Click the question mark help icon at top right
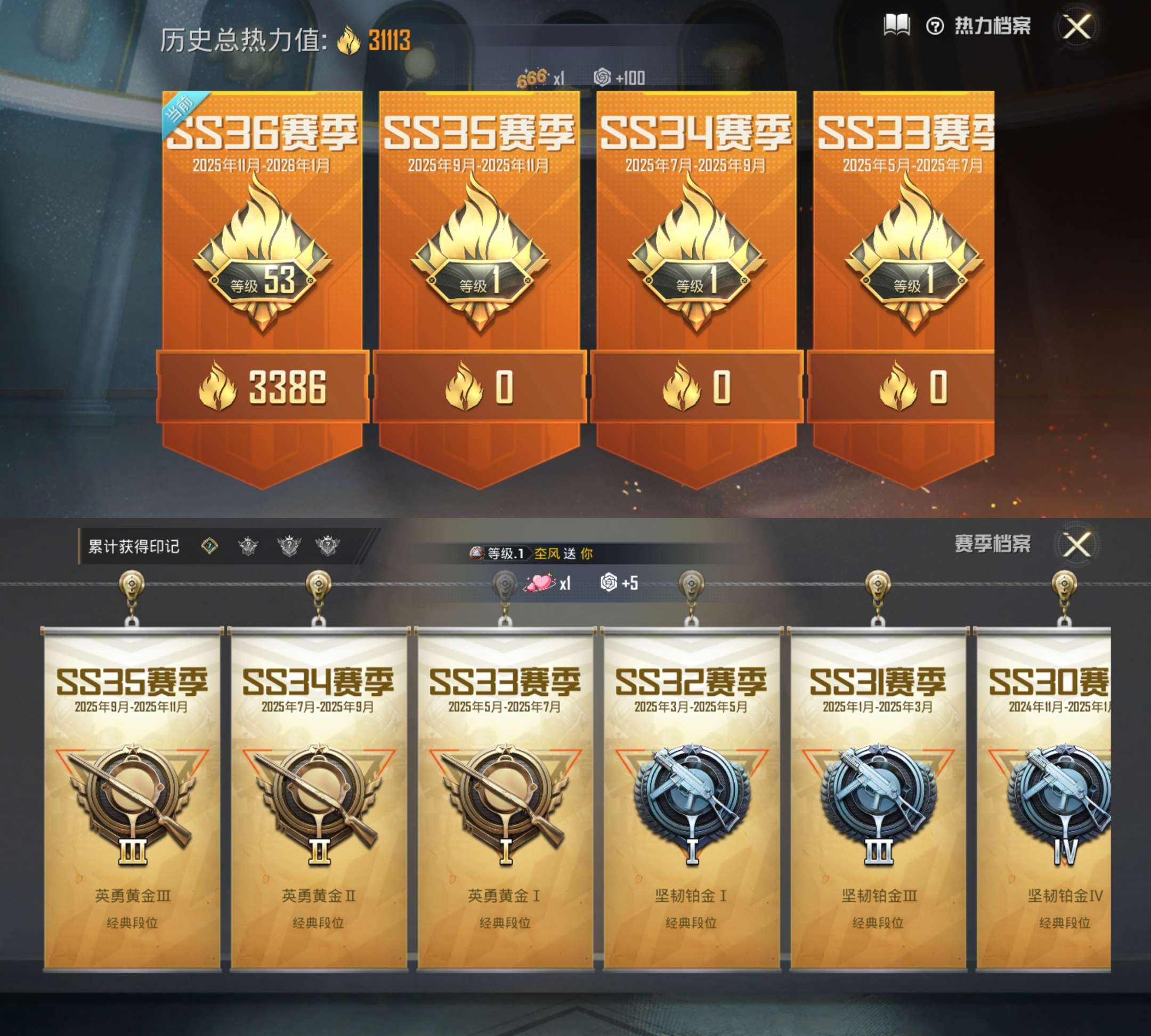This screenshot has width=1151, height=1036. 935,26
